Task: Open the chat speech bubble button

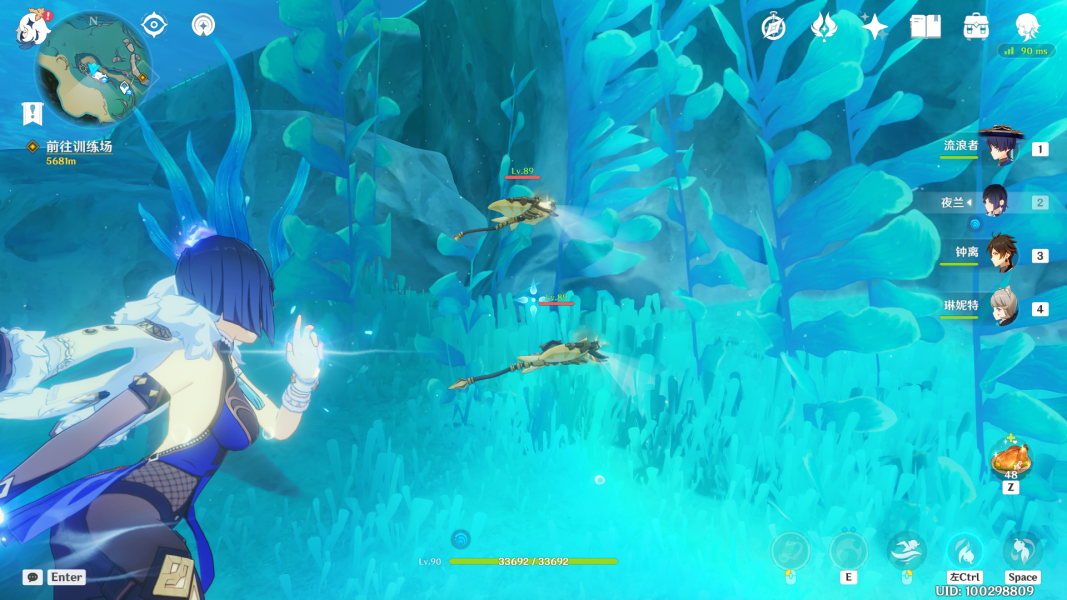Action: click(33, 577)
